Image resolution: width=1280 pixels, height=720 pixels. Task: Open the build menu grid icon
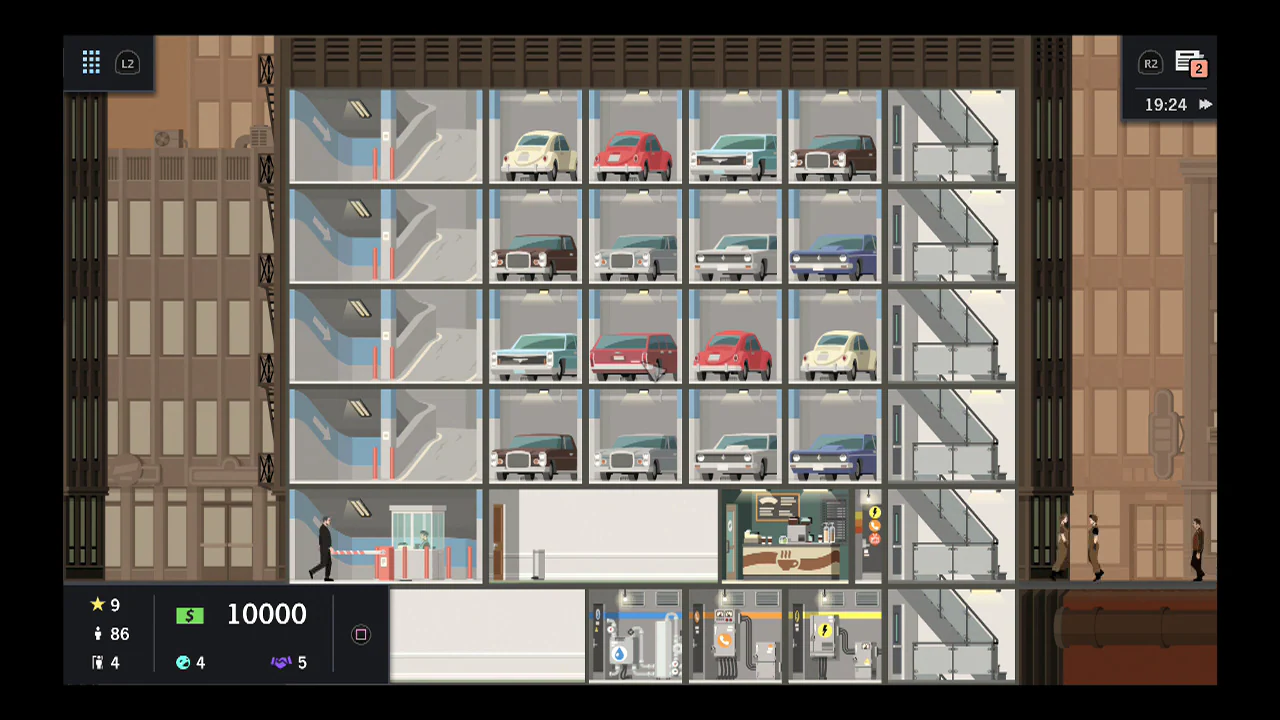pyautogui.click(x=91, y=62)
